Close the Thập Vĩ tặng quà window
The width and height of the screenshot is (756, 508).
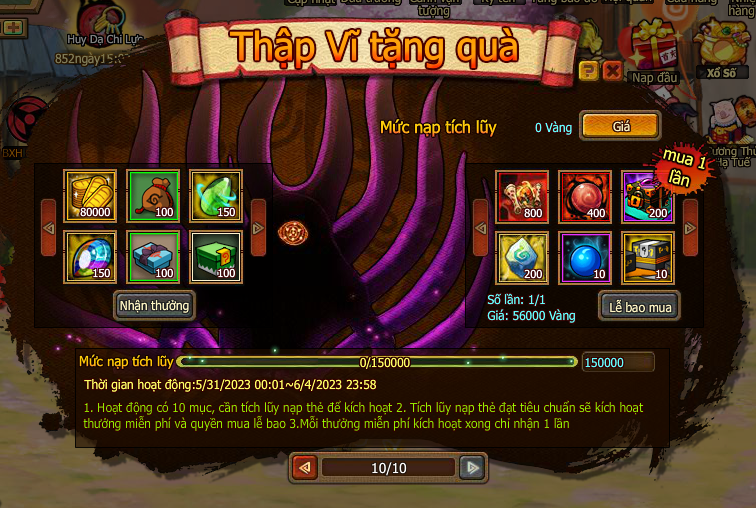pos(612,70)
